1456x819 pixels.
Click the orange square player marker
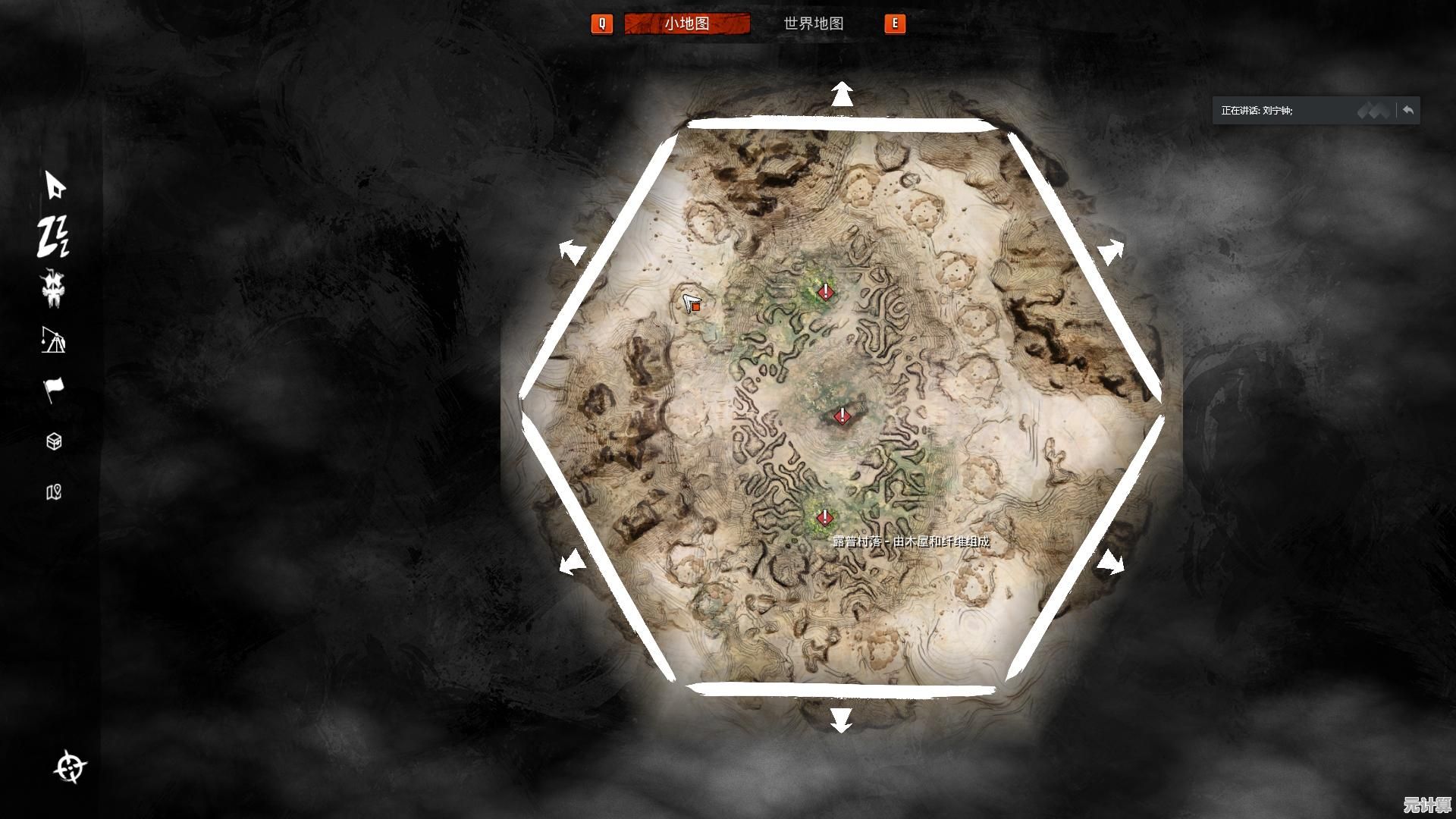pos(695,307)
